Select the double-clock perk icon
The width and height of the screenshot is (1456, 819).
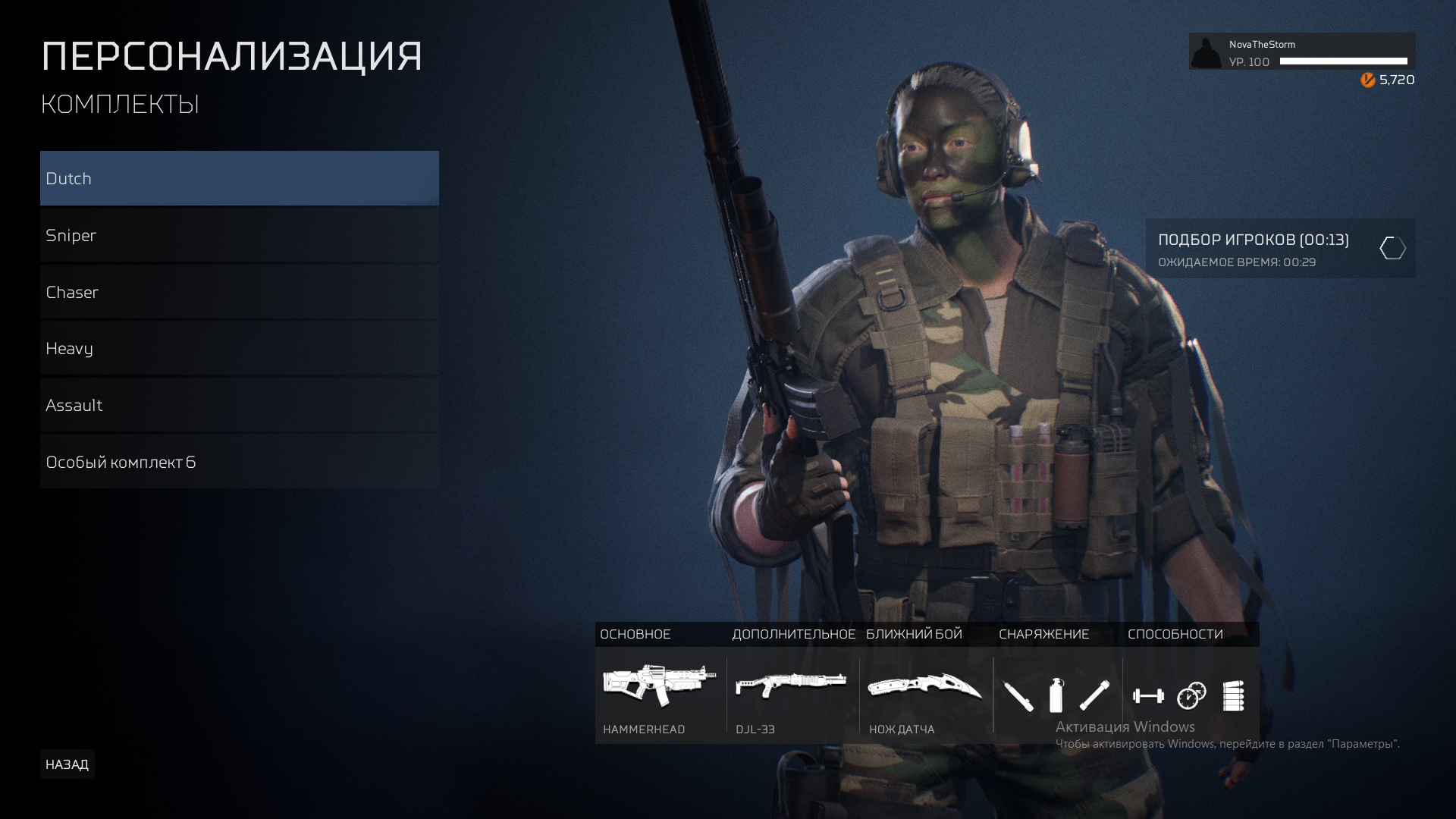pos(1191,695)
